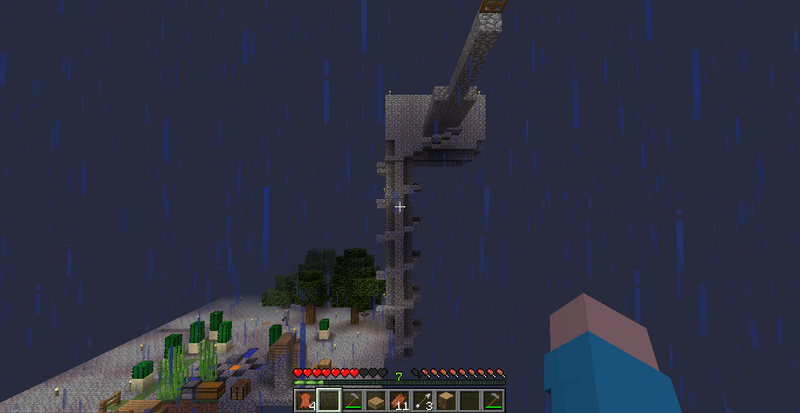
Task: Select the arrows stack of 3
Action: click(x=423, y=401)
